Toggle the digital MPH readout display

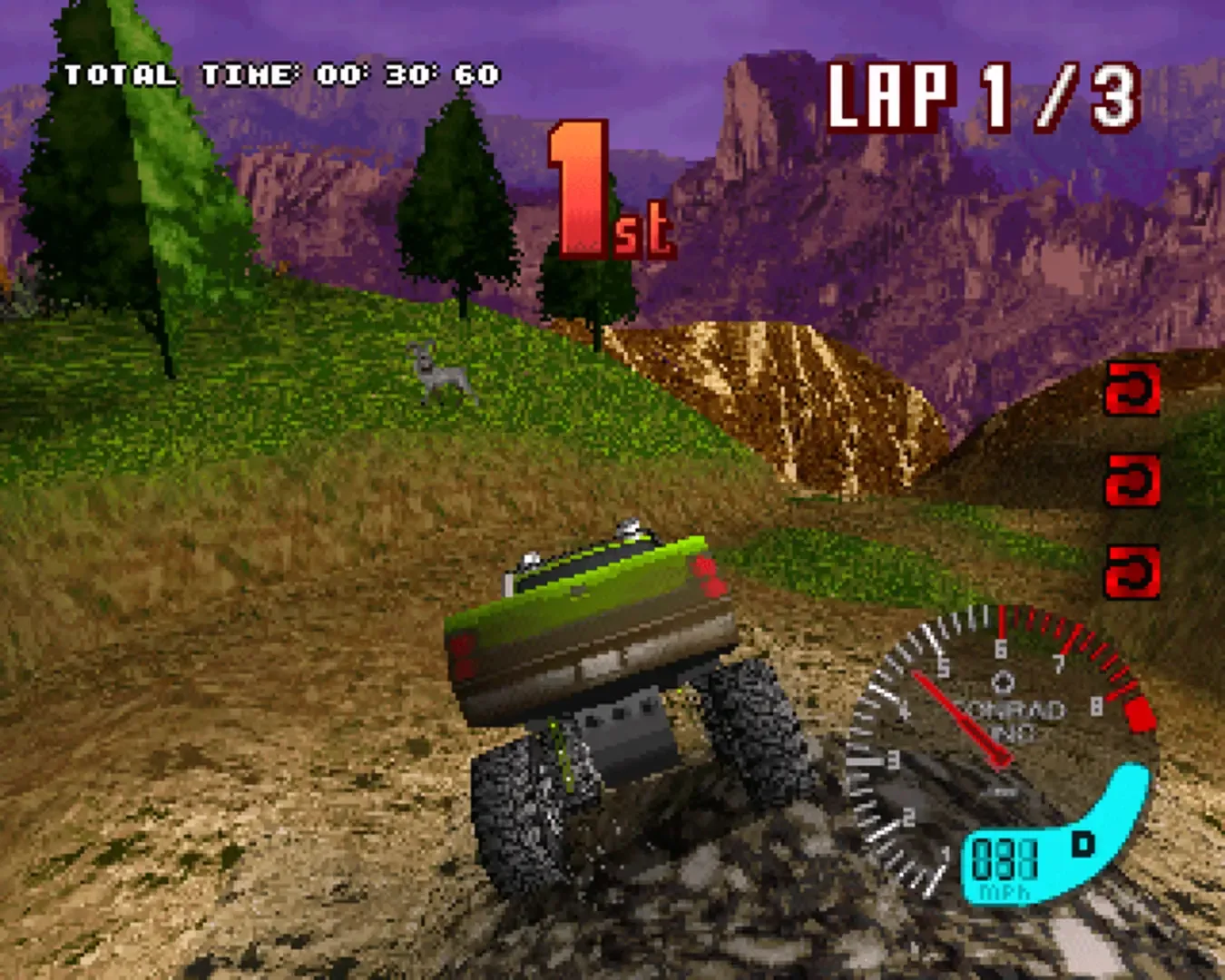point(1005,857)
